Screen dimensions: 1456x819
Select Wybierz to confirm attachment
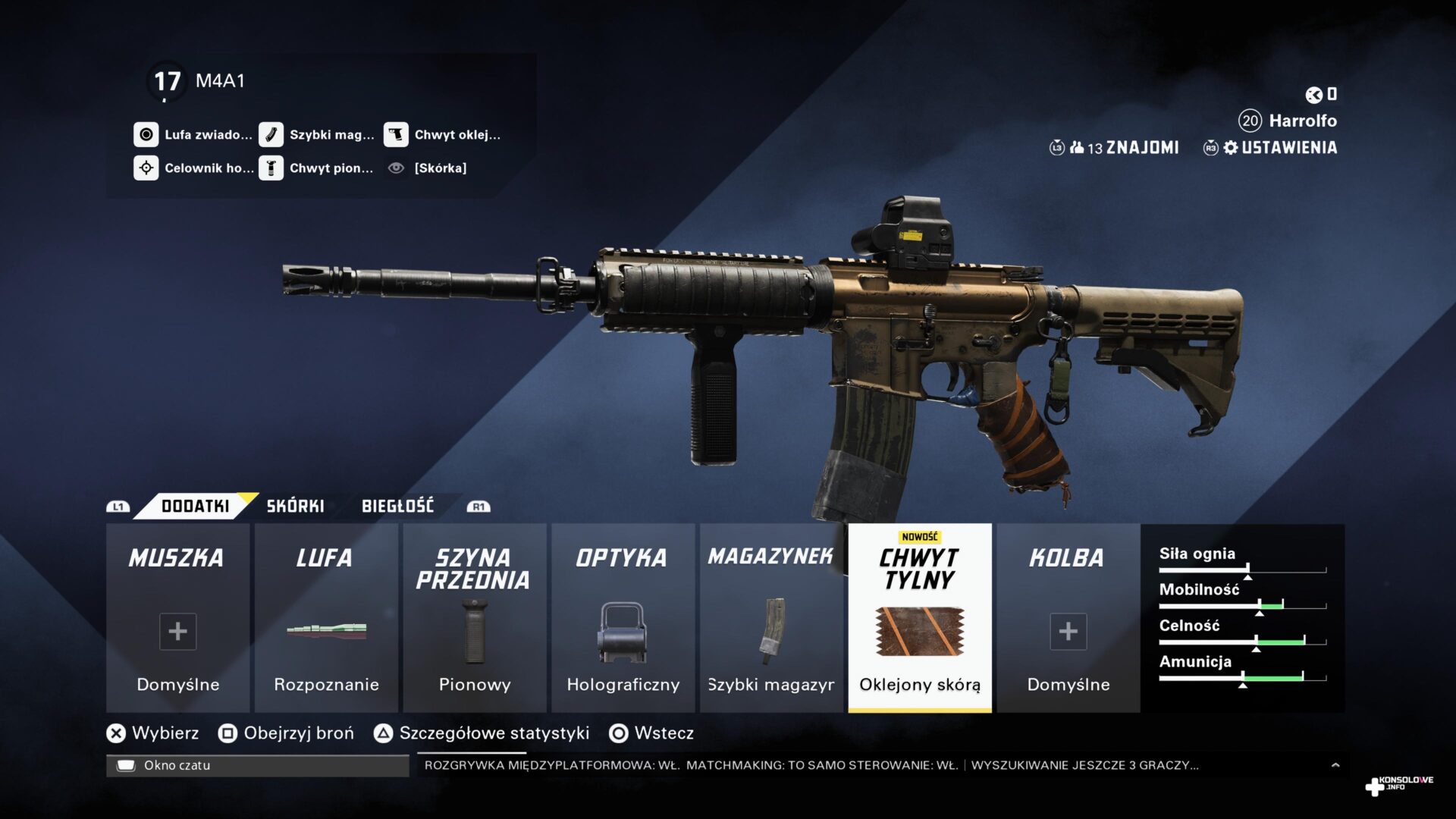(154, 733)
